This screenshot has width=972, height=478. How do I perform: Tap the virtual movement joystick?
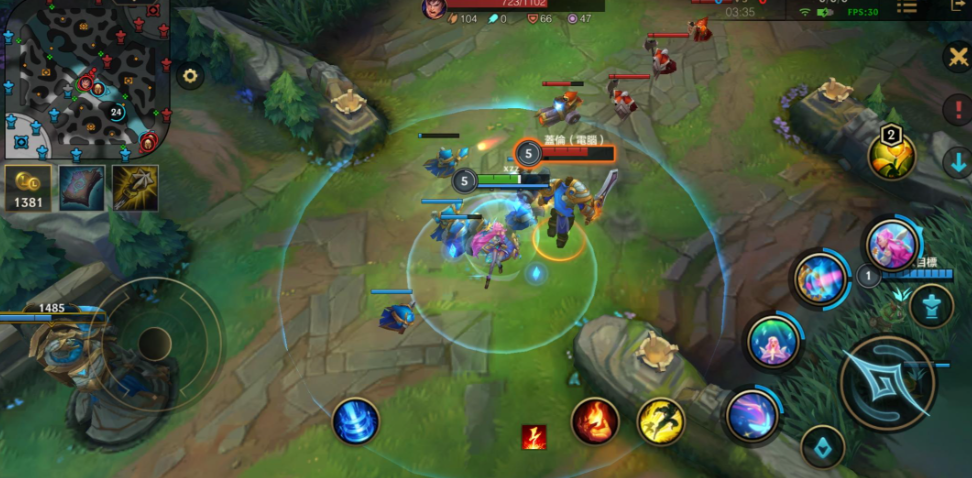point(153,343)
